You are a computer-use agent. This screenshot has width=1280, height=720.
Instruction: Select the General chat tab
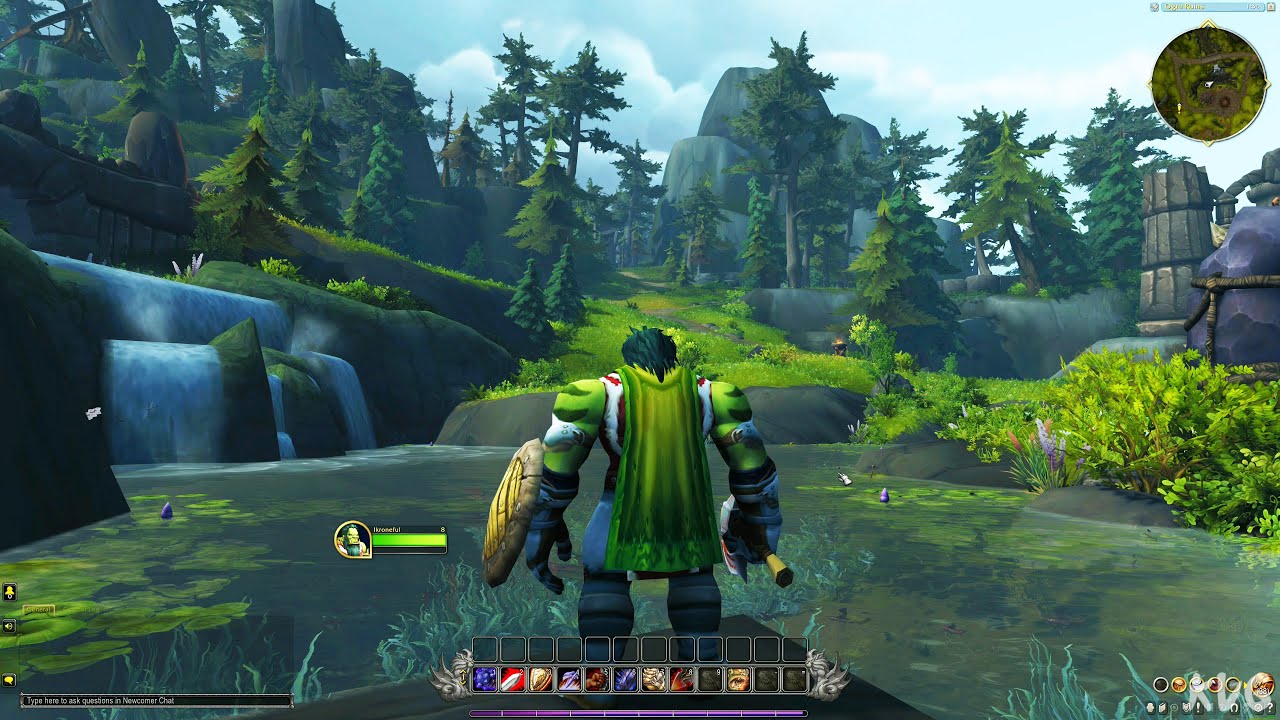point(39,609)
